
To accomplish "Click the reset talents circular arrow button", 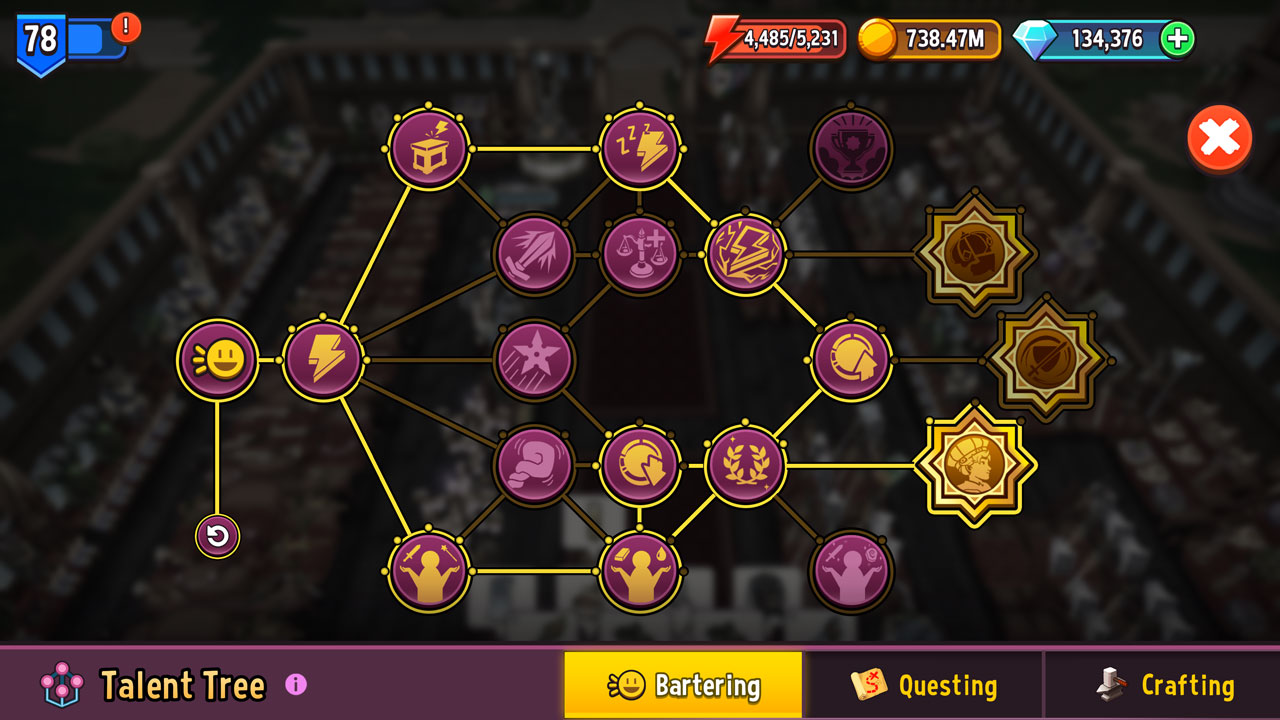I will [218, 536].
